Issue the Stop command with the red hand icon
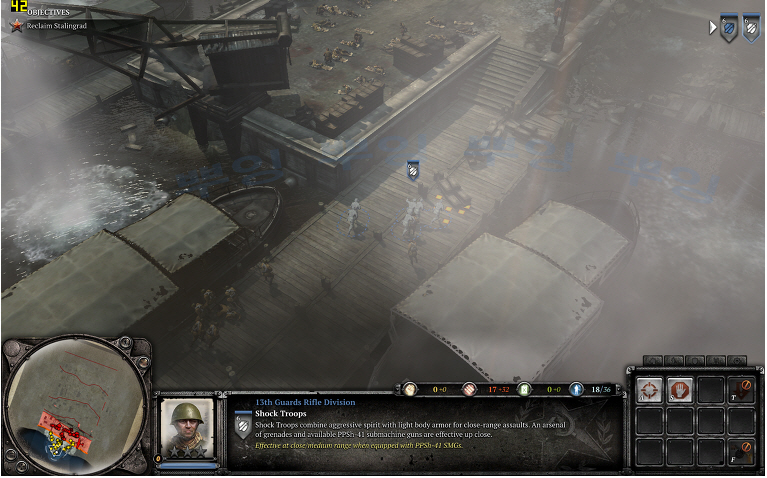This screenshot has height=478, width=767. point(680,390)
